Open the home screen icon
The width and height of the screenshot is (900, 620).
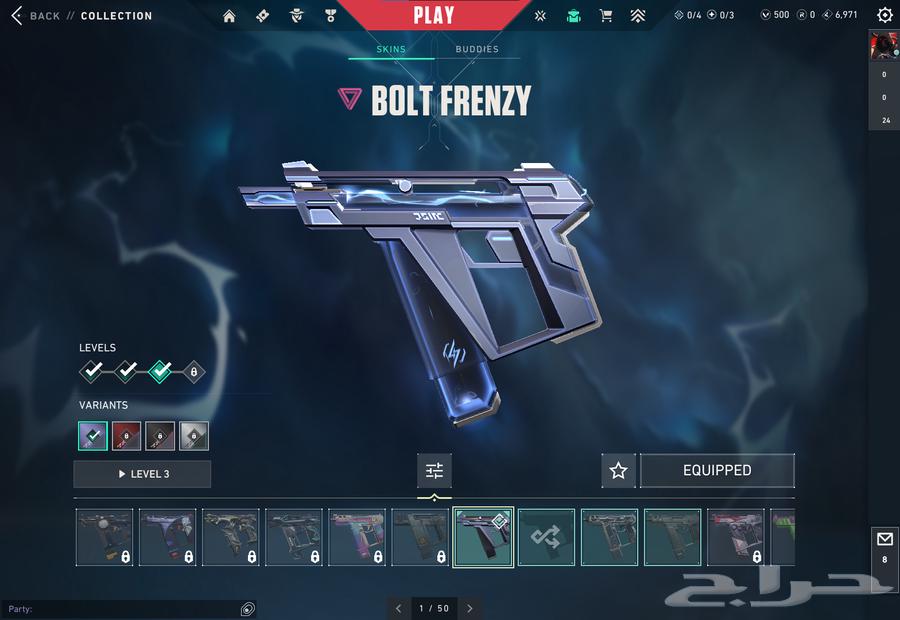pos(229,16)
